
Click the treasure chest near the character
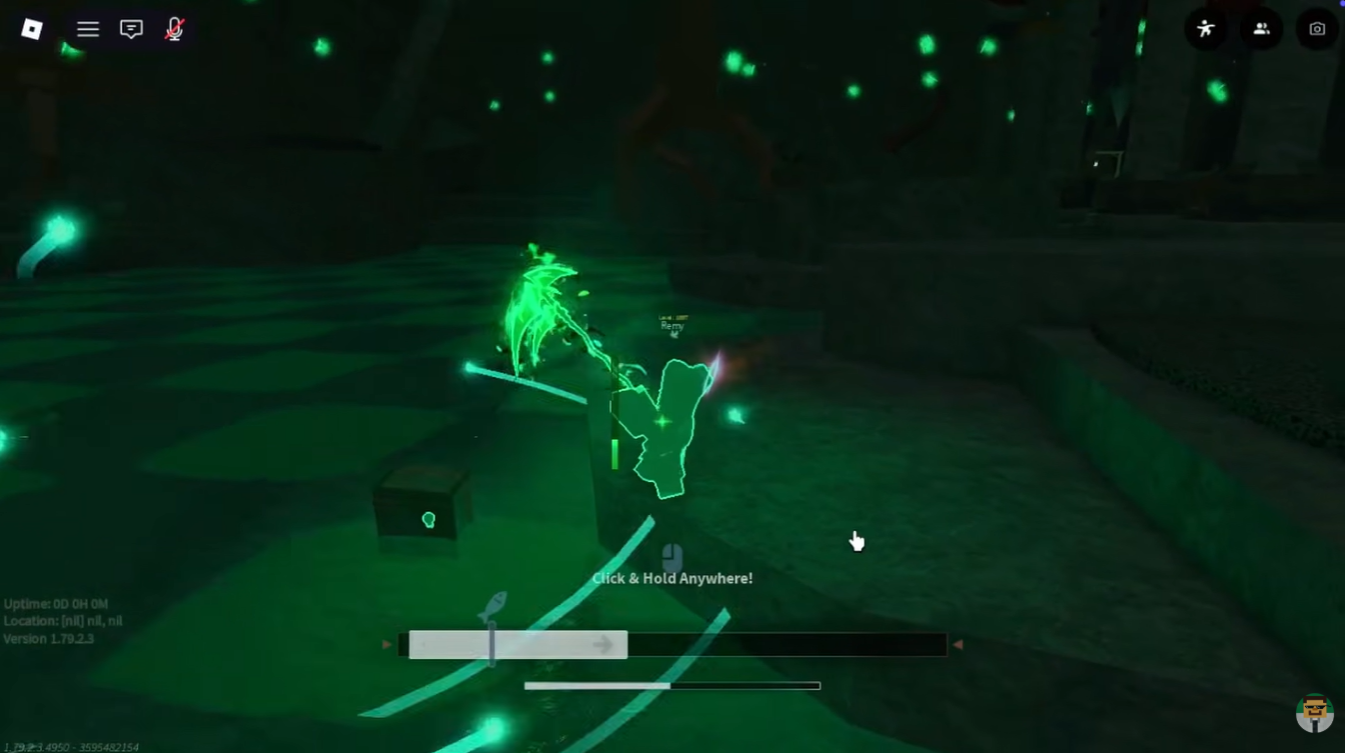click(421, 502)
